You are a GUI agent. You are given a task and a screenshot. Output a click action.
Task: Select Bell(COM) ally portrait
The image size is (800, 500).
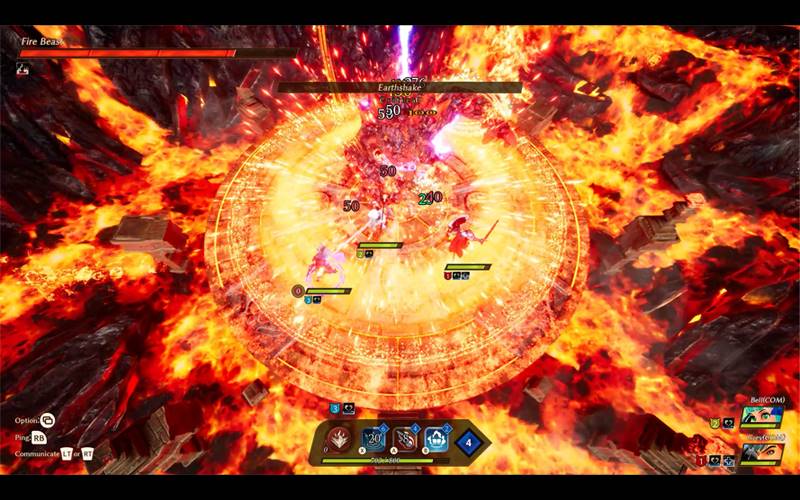762,417
